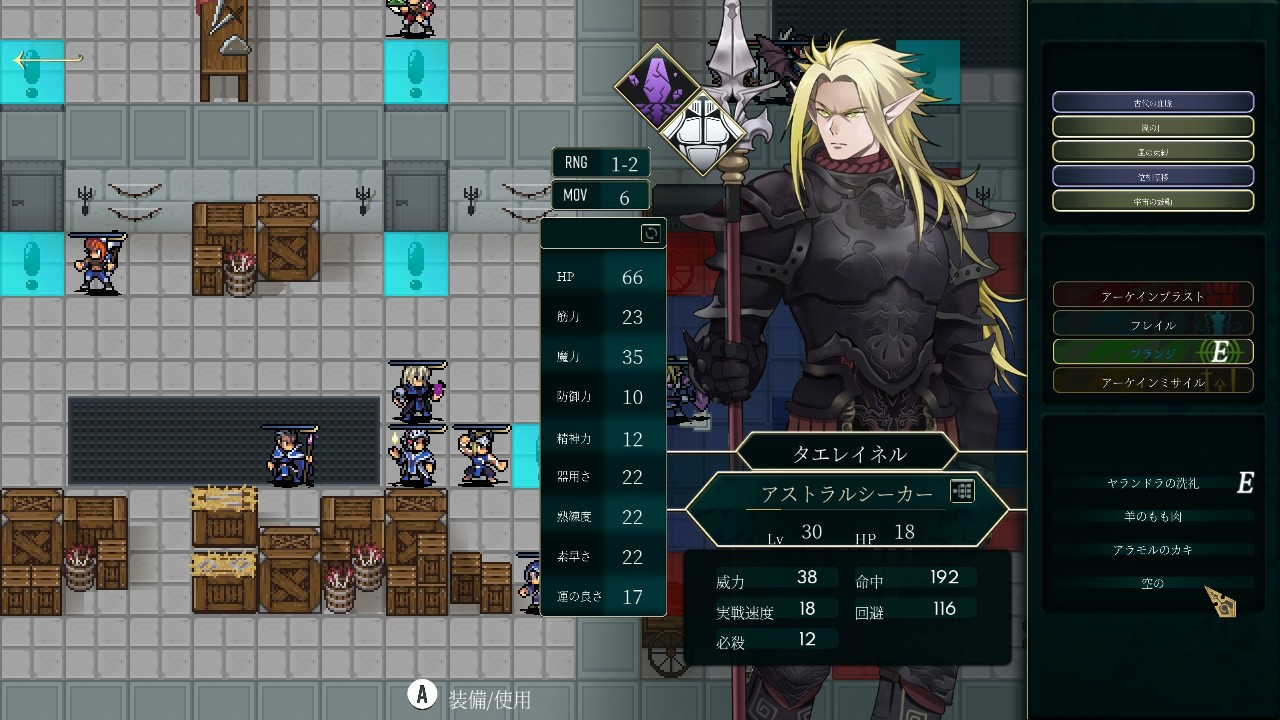This screenshot has height=720, width=1280.
Task: Open the アストラルシーカー class banner
Action: pyautogui.click(x=845, y=494)
